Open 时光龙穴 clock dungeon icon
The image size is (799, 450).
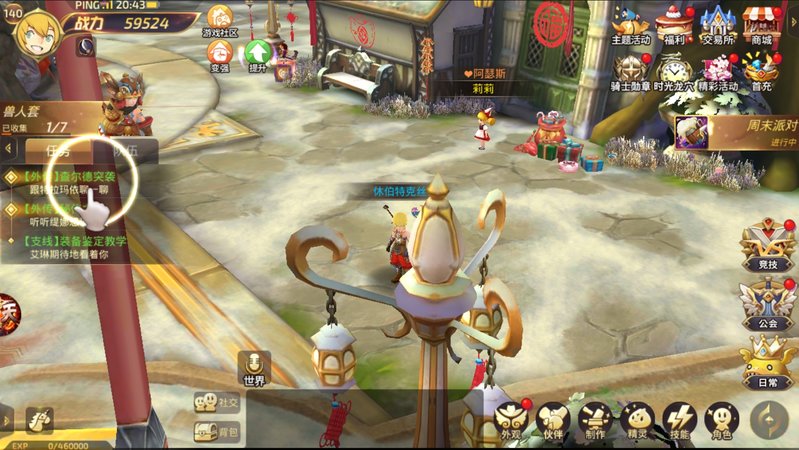[x=673, y=70]
